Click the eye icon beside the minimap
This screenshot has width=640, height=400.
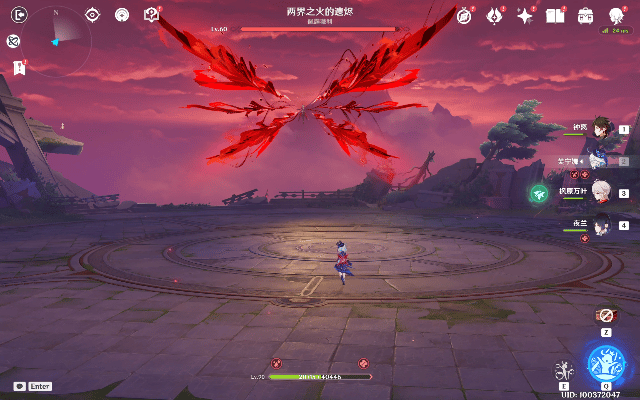point(93,15)
